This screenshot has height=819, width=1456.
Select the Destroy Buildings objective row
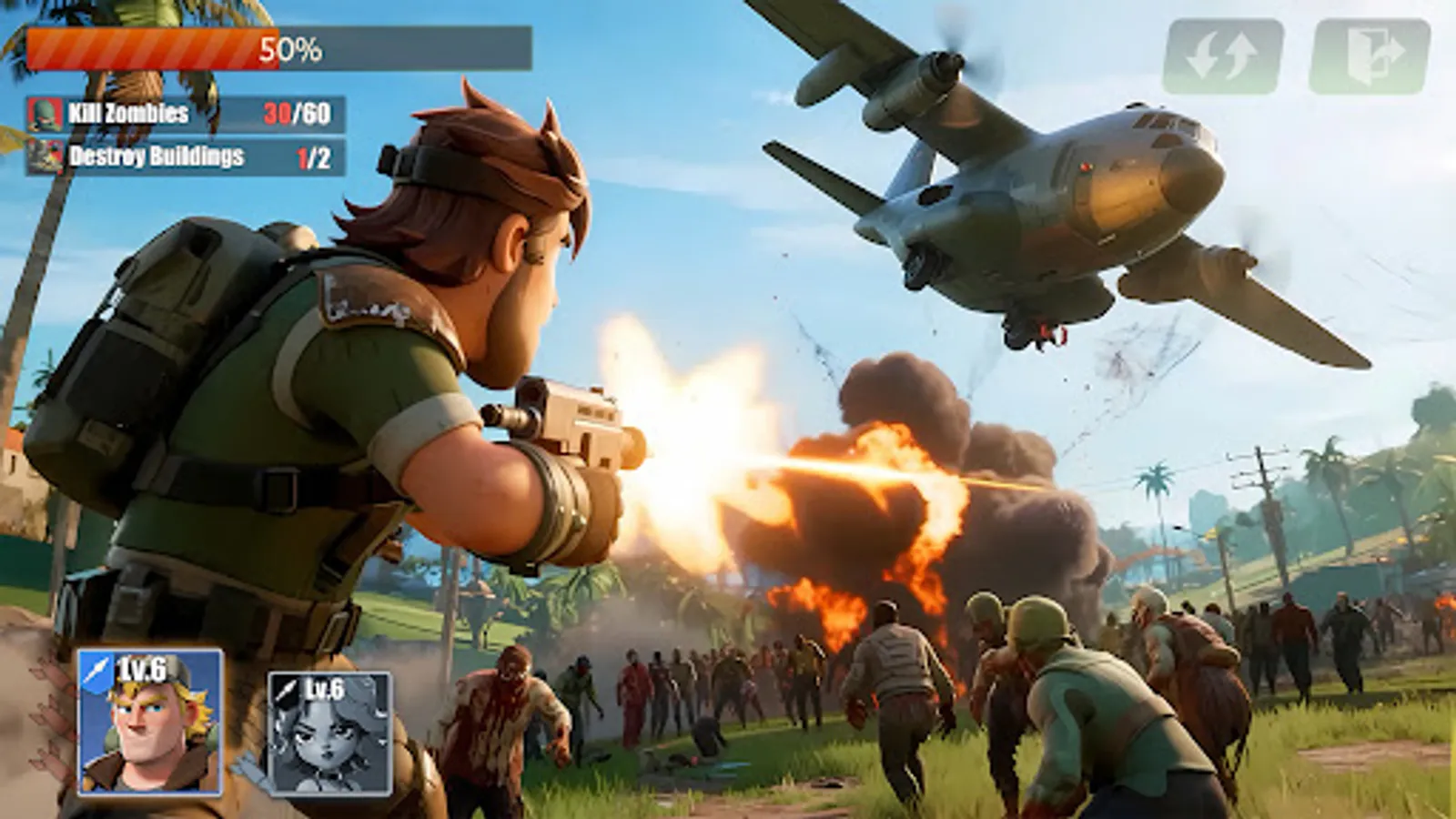point(182,157)
